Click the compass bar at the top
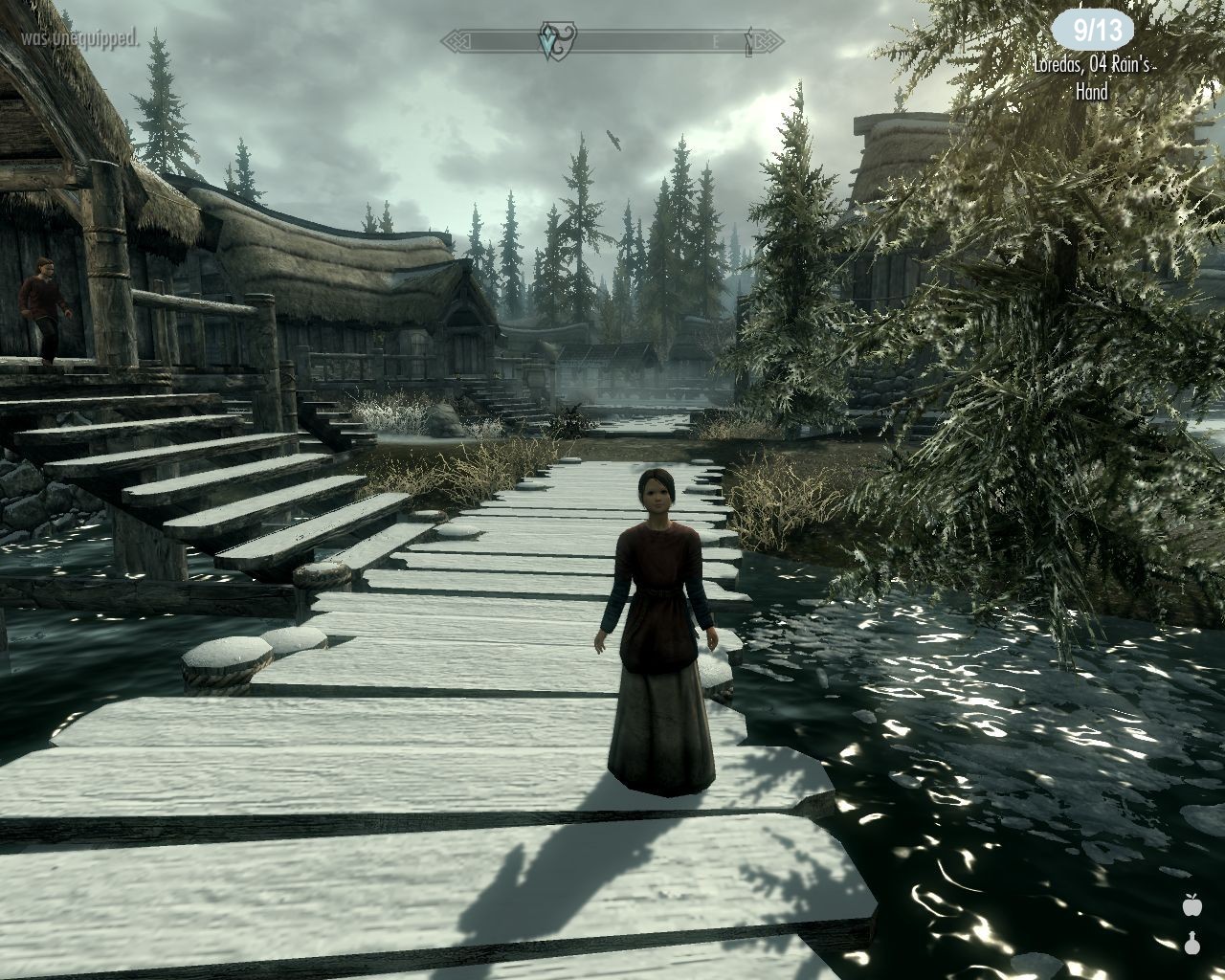Viewport: 1225px width, 980px height. [x=612, y=41]
